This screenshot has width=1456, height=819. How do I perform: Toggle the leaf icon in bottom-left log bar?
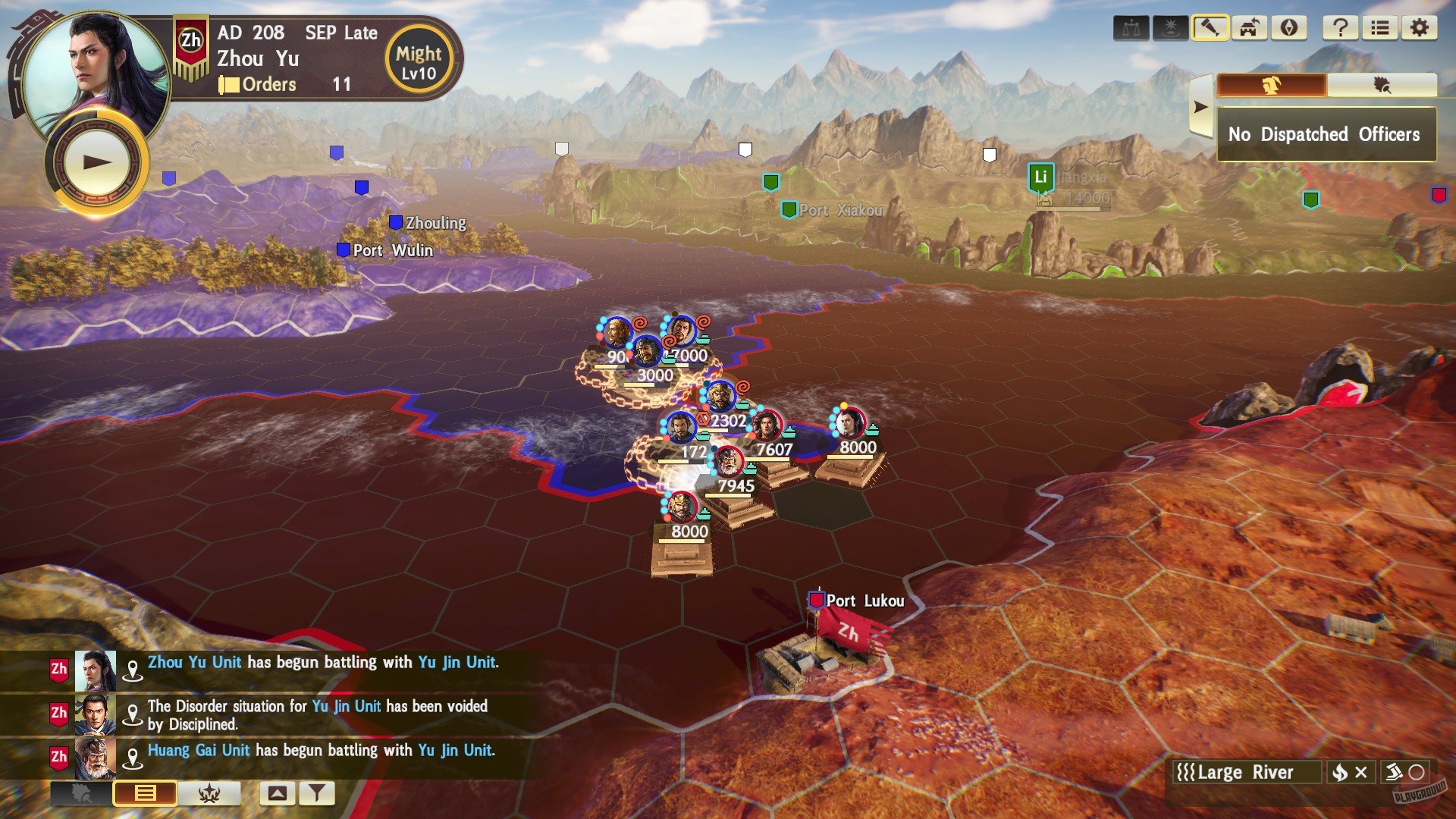pyautogui.click(x=80, y=793)
